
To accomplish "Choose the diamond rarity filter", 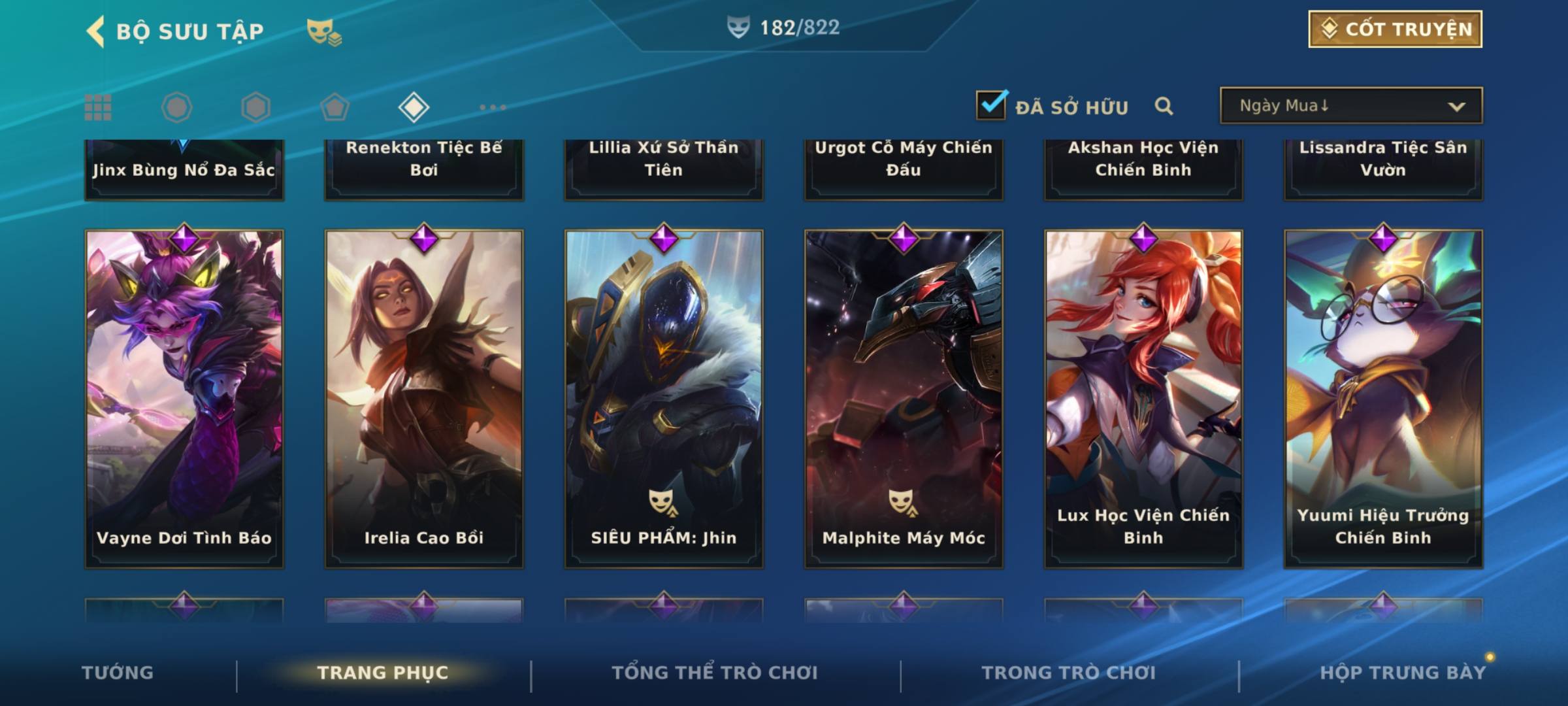I will (414, 107).
